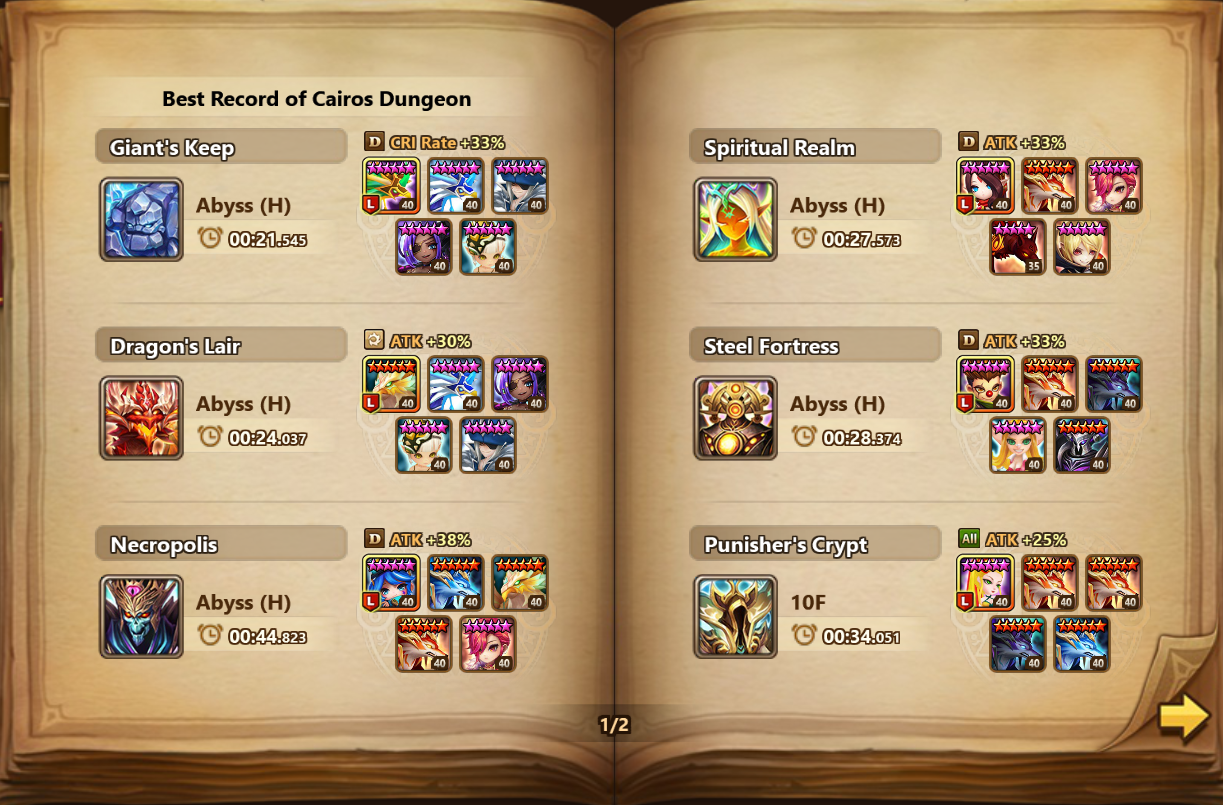Inspect the Dragon's Lair leader monster icon
The width and height of the screenshot is (1223, 805).
391,384
